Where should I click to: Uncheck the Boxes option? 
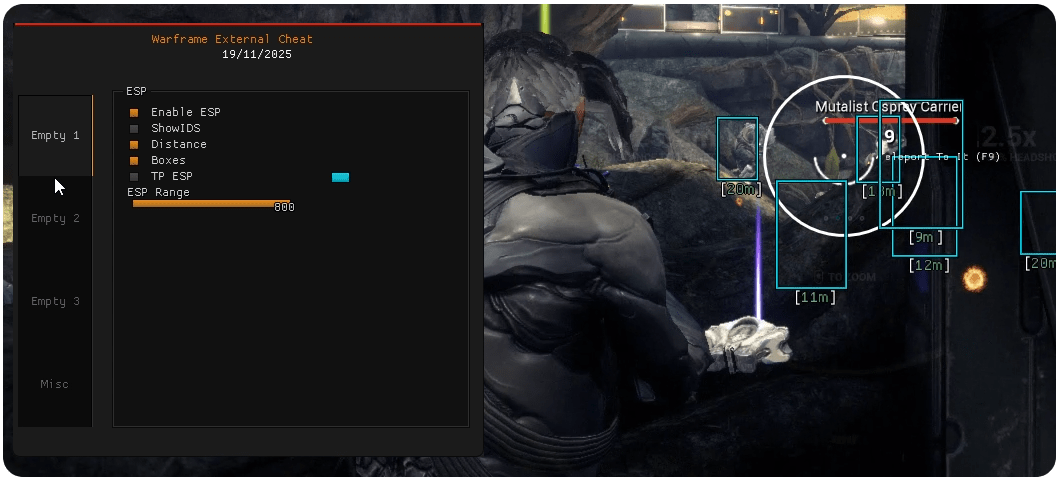[x=134, y=160]
